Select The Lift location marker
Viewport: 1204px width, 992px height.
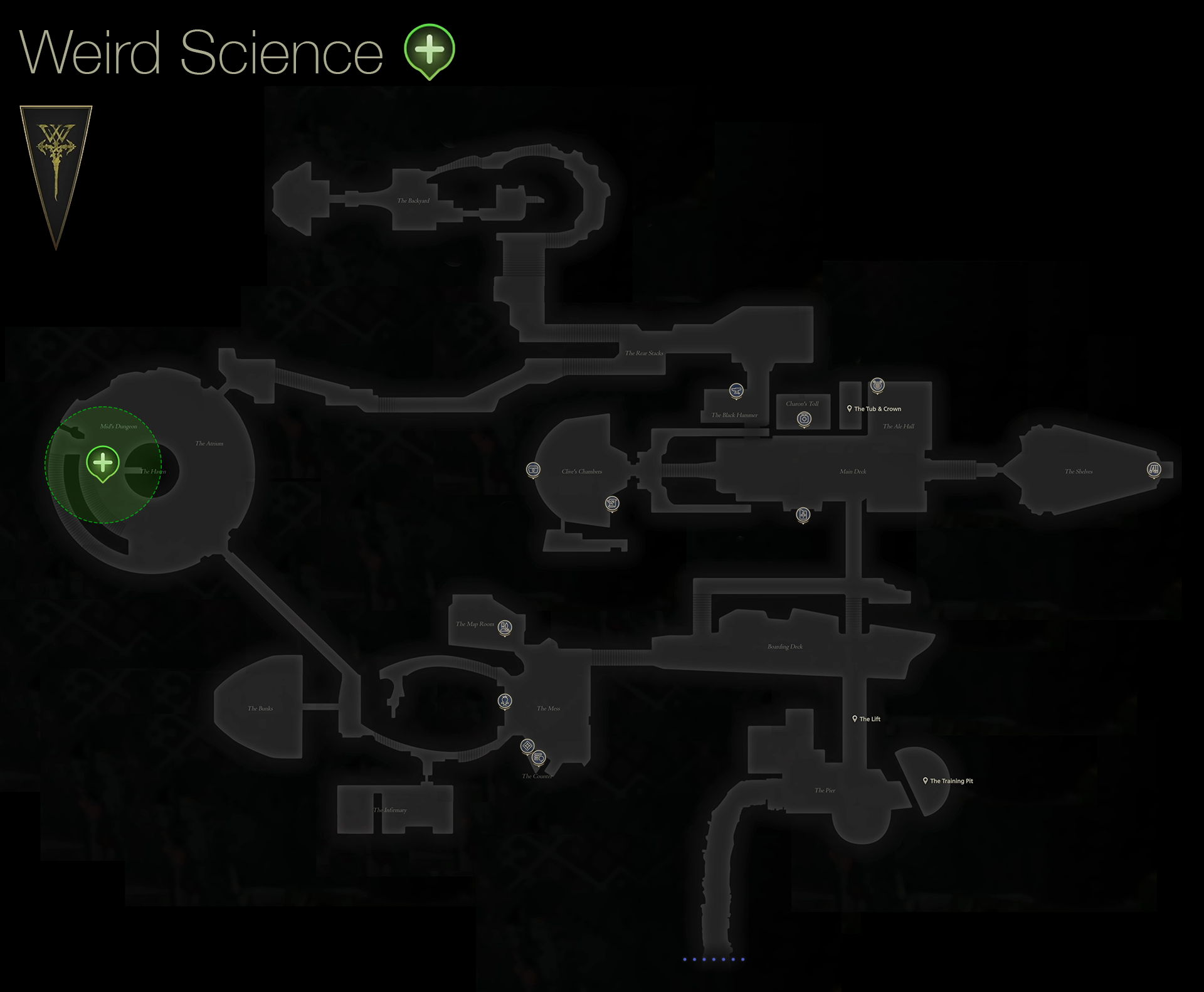(x=855, y=719)
